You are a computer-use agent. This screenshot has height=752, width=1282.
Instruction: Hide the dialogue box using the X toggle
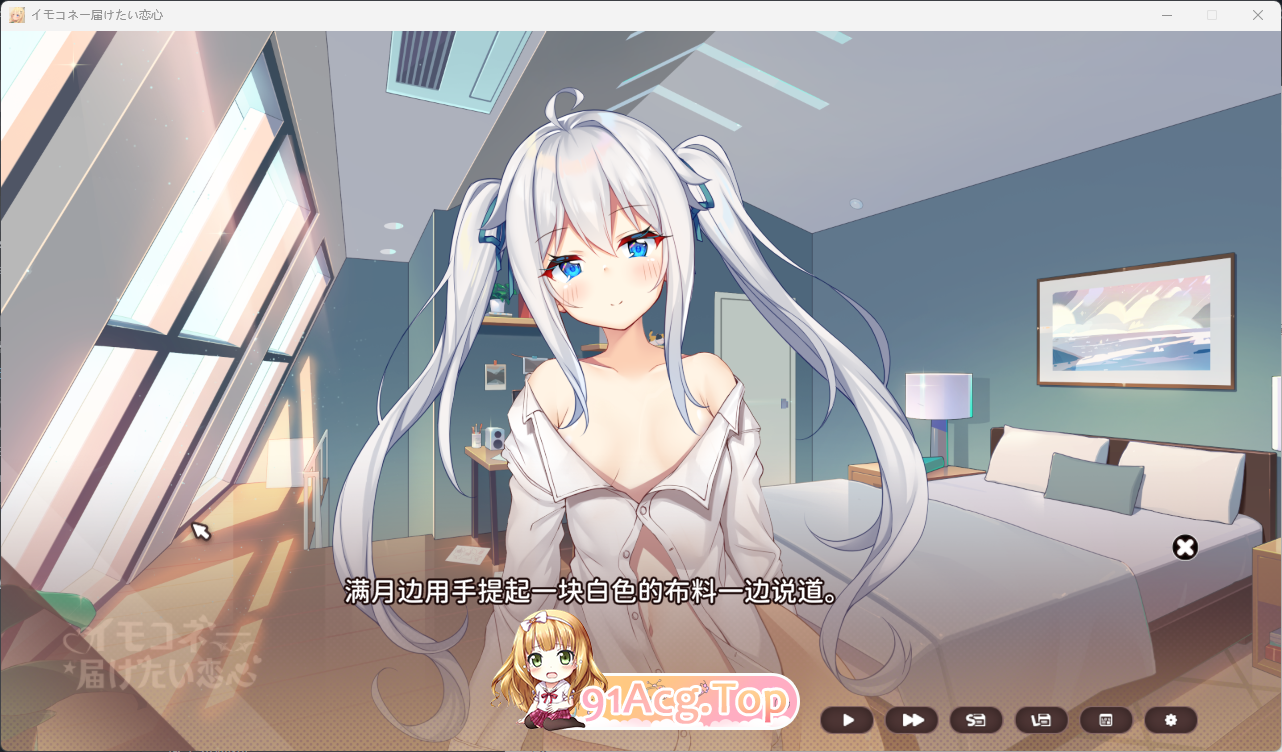[1185, 547]
